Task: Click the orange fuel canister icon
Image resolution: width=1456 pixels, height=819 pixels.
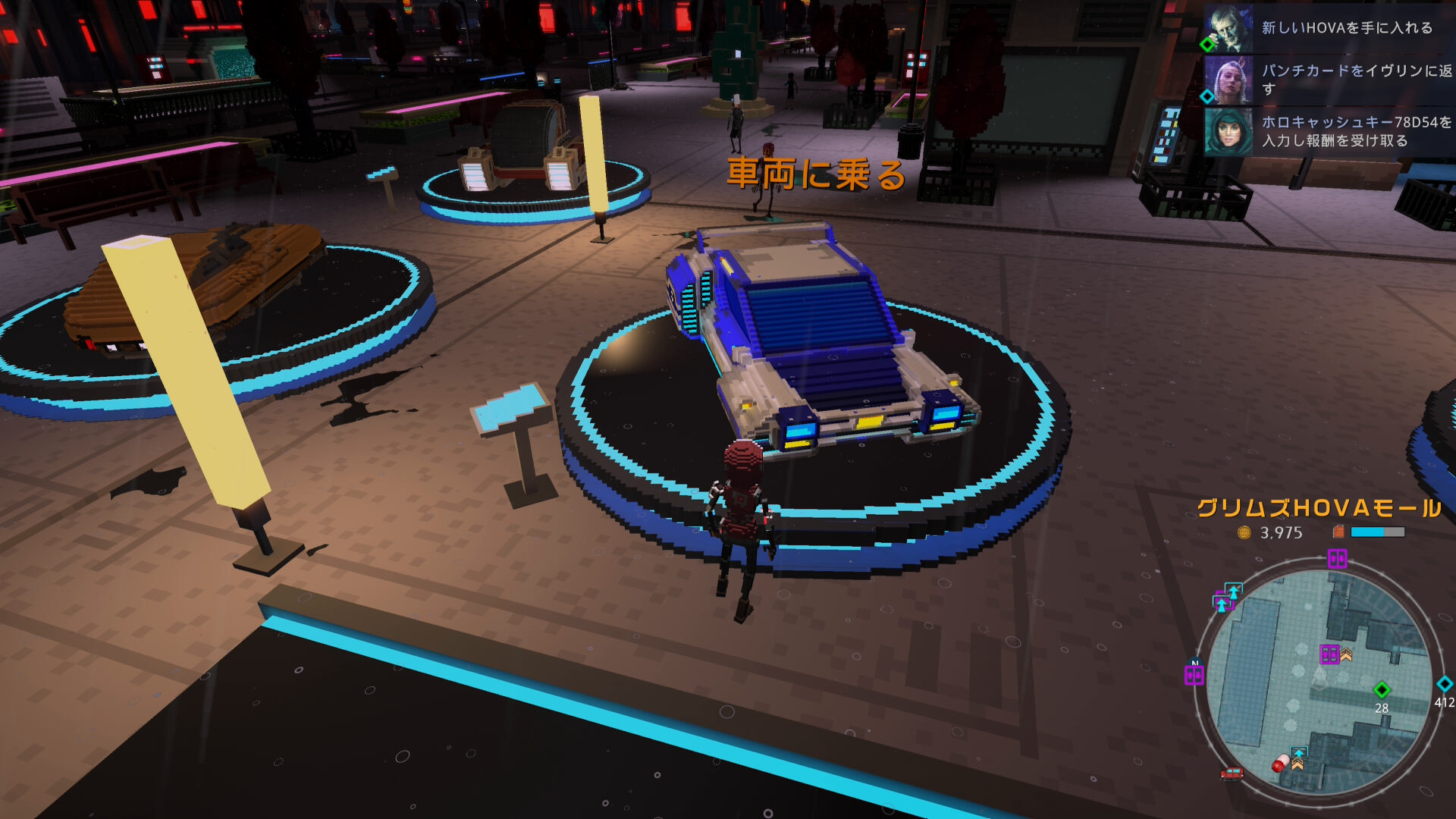Action: (x=1338, y=532)
